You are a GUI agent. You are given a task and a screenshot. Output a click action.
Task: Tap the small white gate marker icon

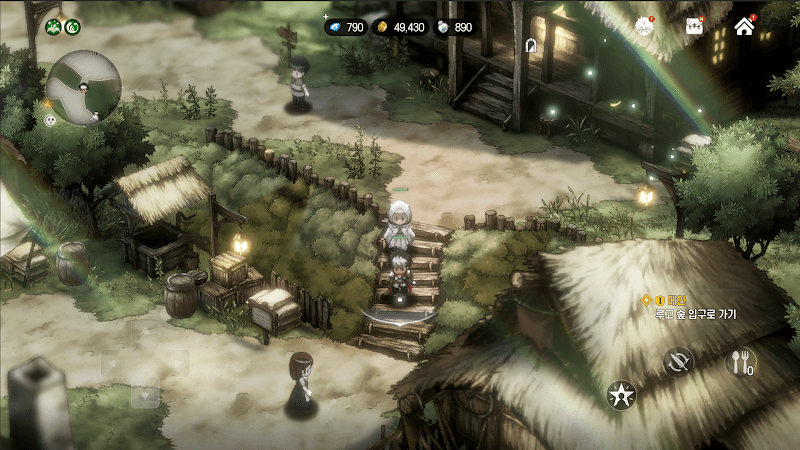531,46
